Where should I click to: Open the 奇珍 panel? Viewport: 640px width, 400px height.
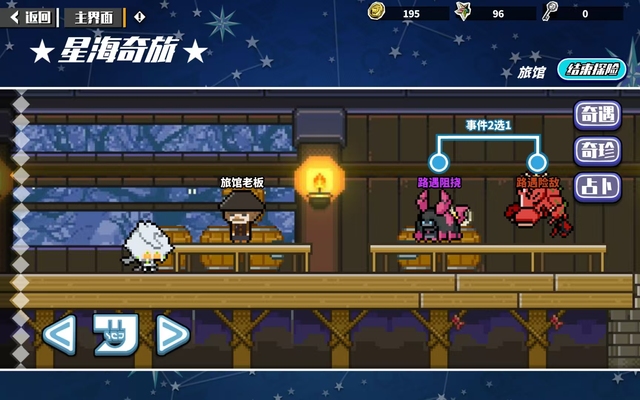click(596, 151)
